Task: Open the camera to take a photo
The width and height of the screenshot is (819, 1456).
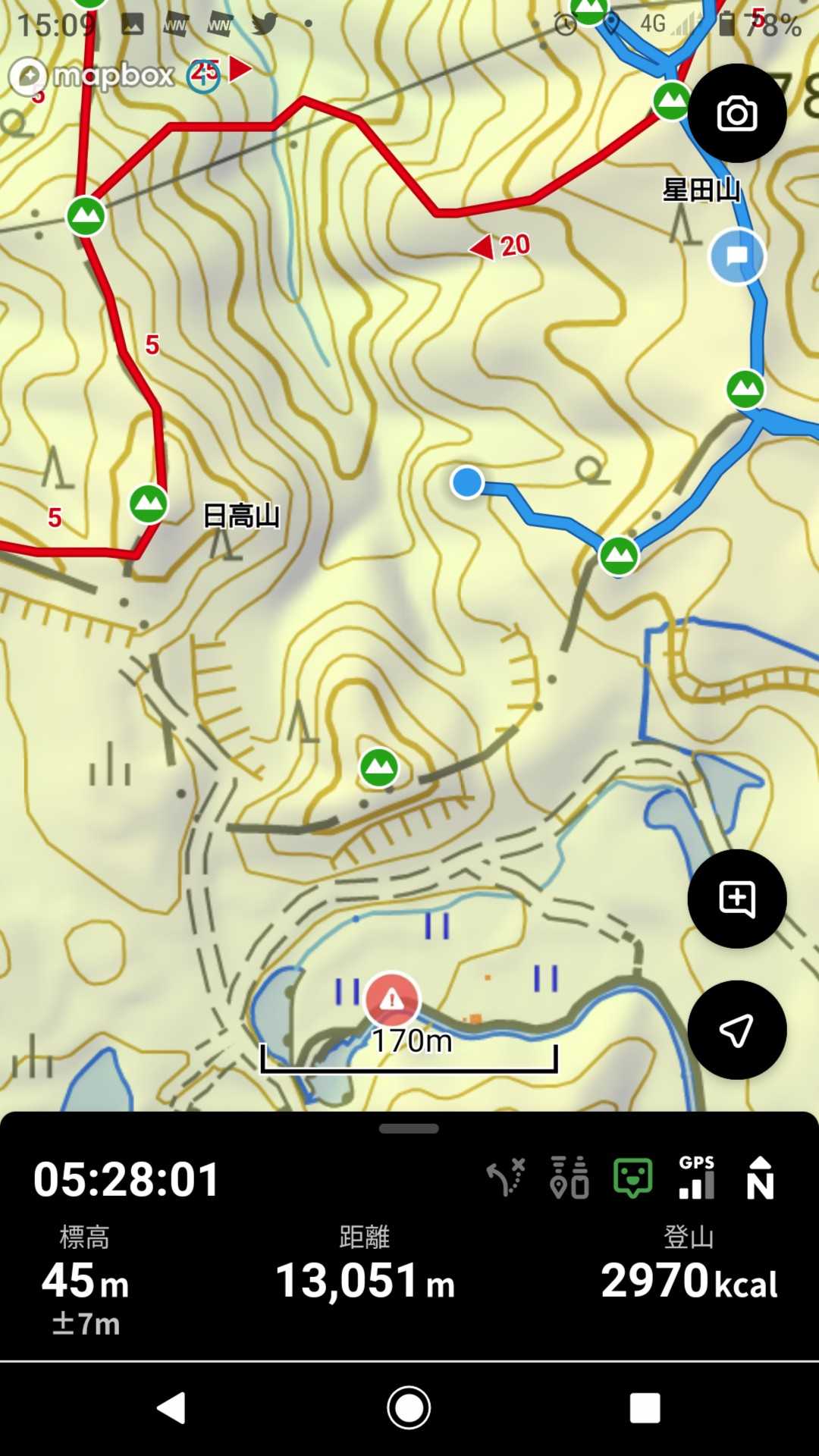Action: point(736,114)
